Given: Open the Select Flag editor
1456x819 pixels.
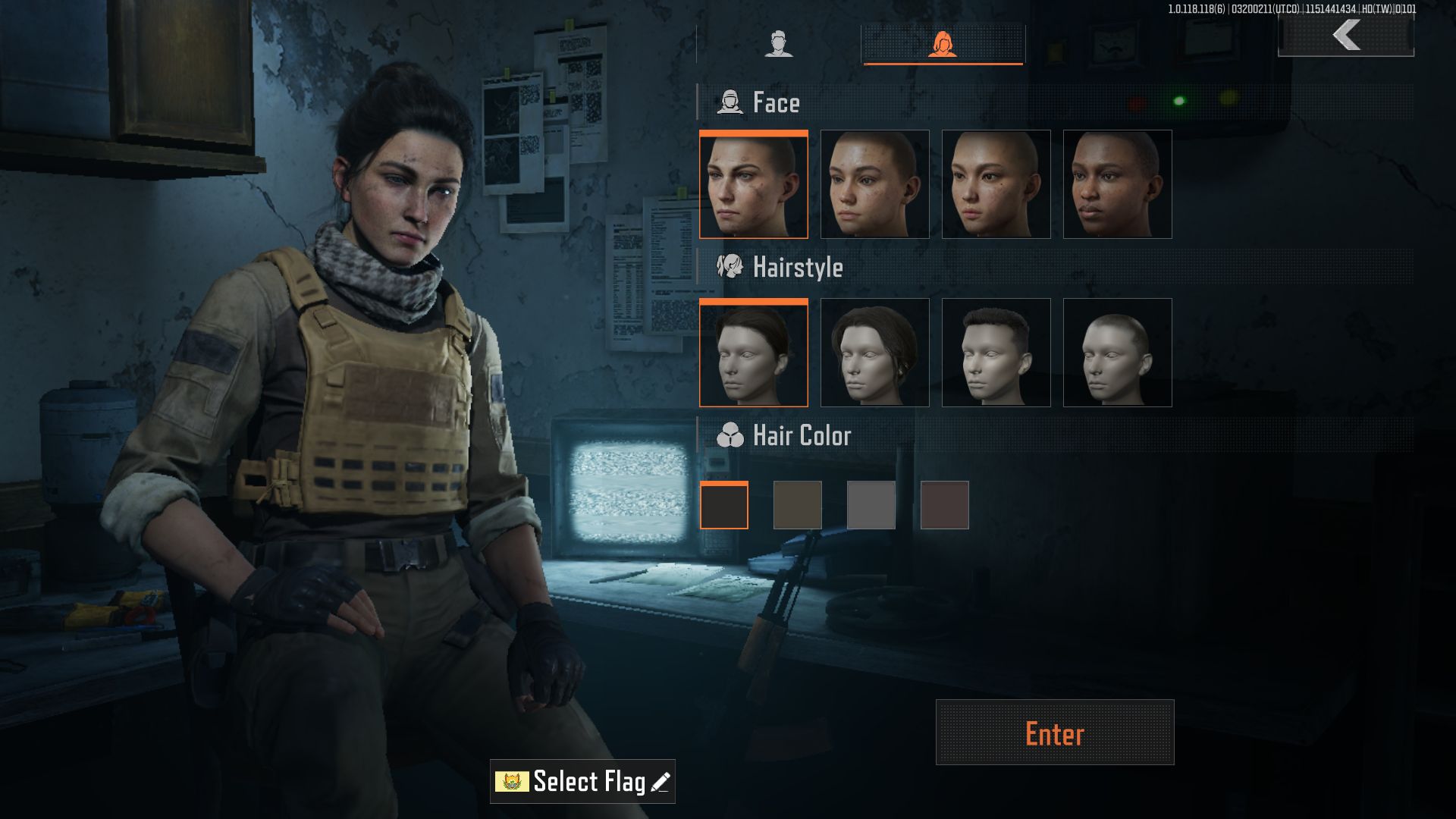Looking at the screenshot, I should [582, 781].
